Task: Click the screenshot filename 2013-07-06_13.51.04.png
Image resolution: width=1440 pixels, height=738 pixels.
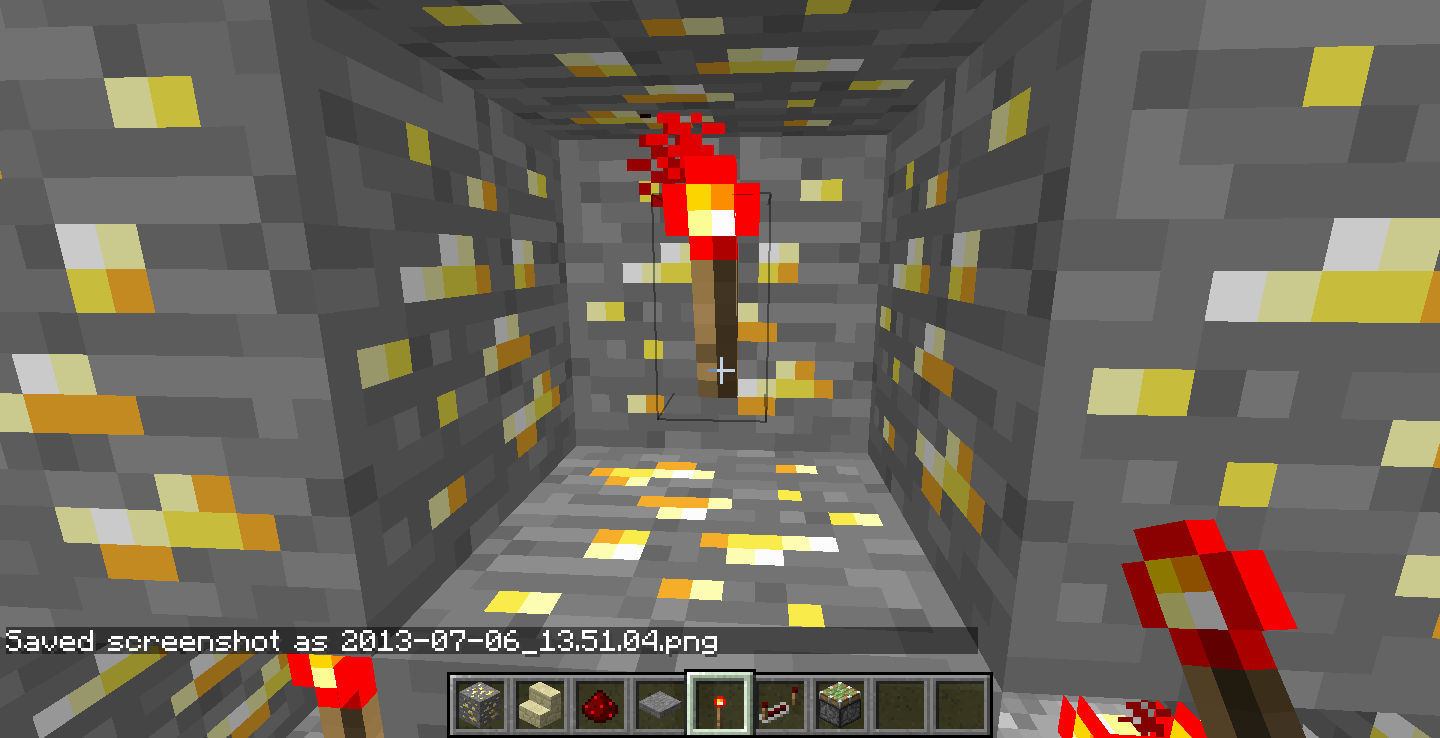Action: (530, 641)
